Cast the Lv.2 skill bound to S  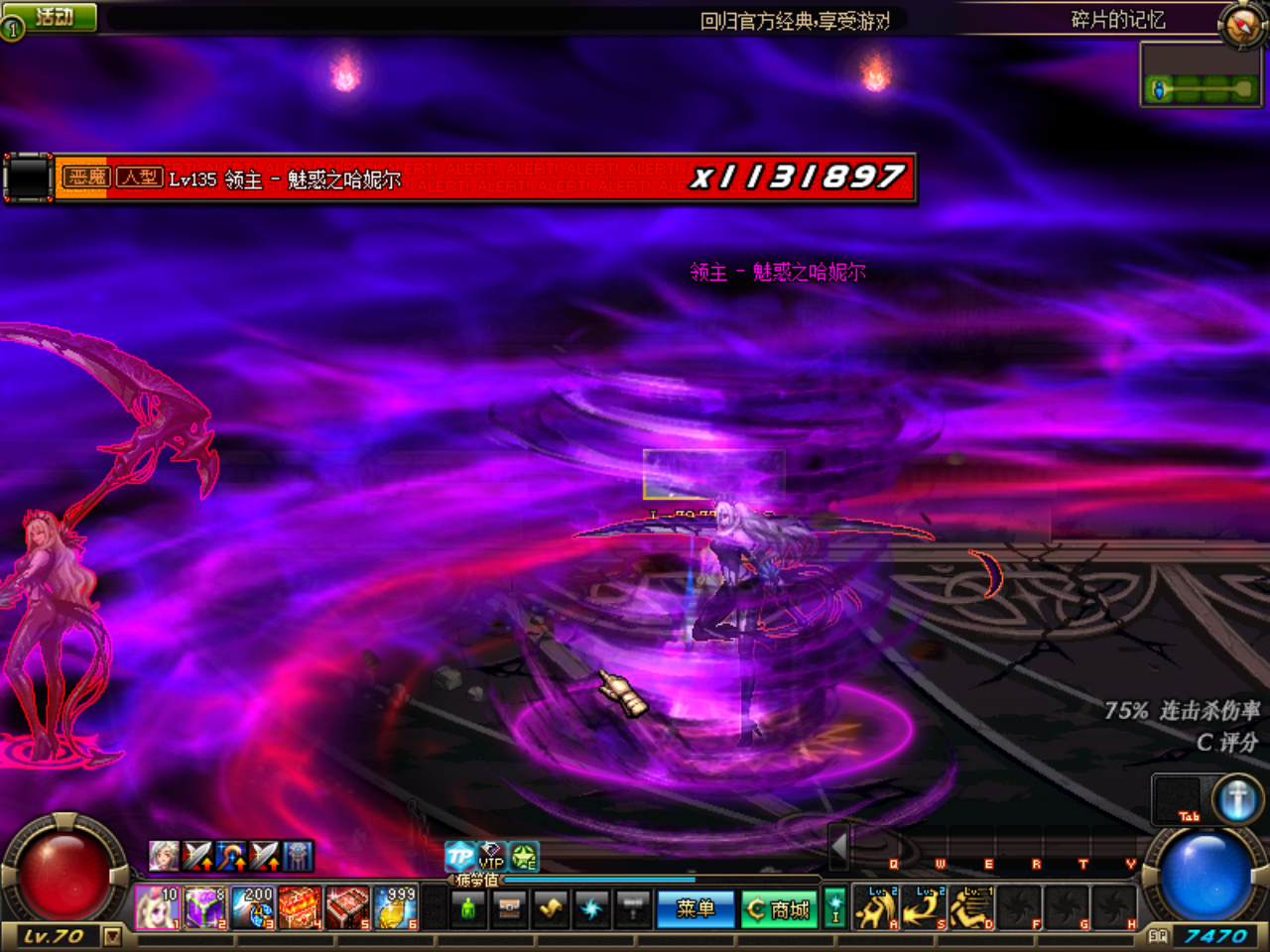click(x=923, y=907)
